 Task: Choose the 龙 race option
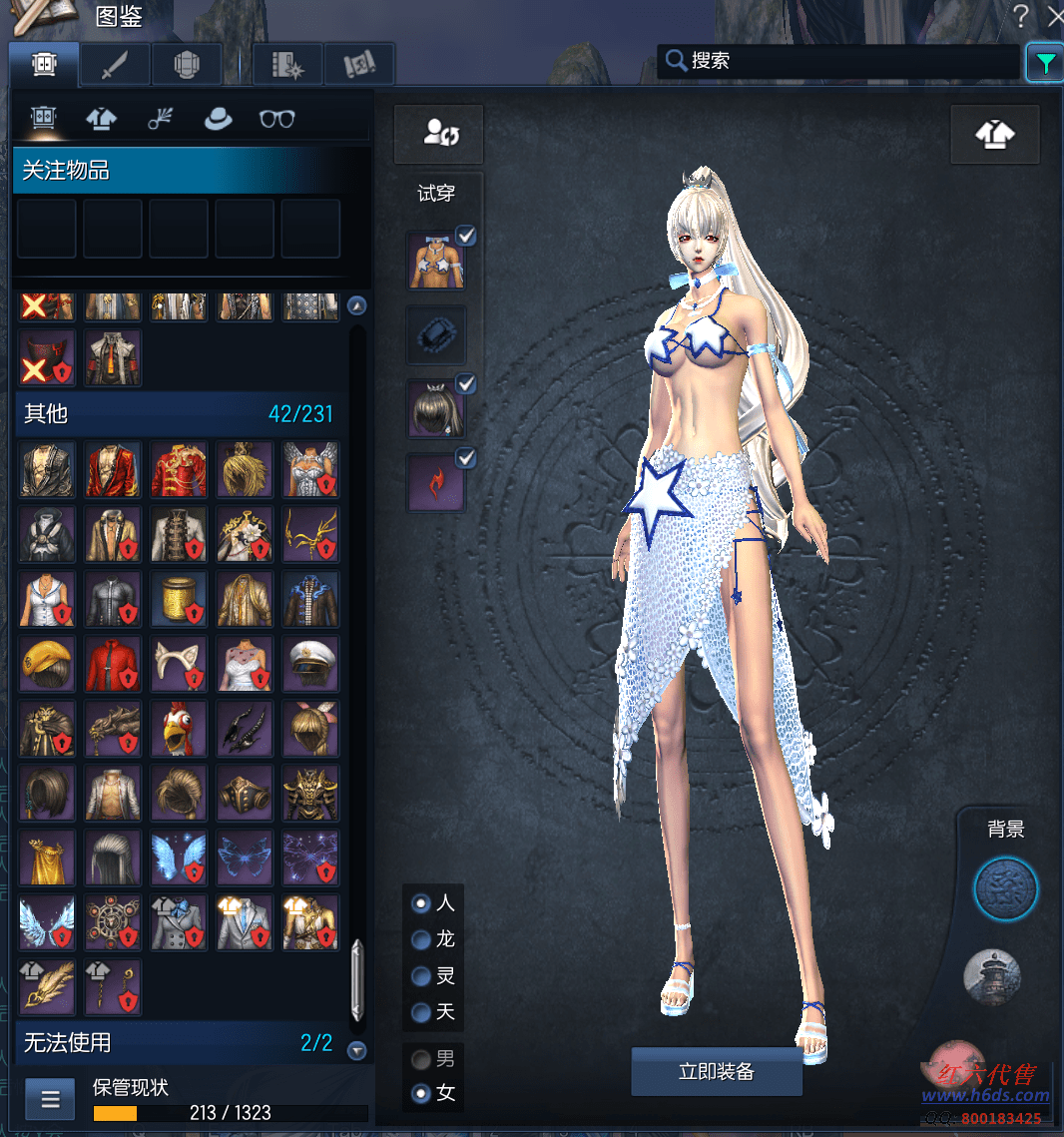point(422,939)
